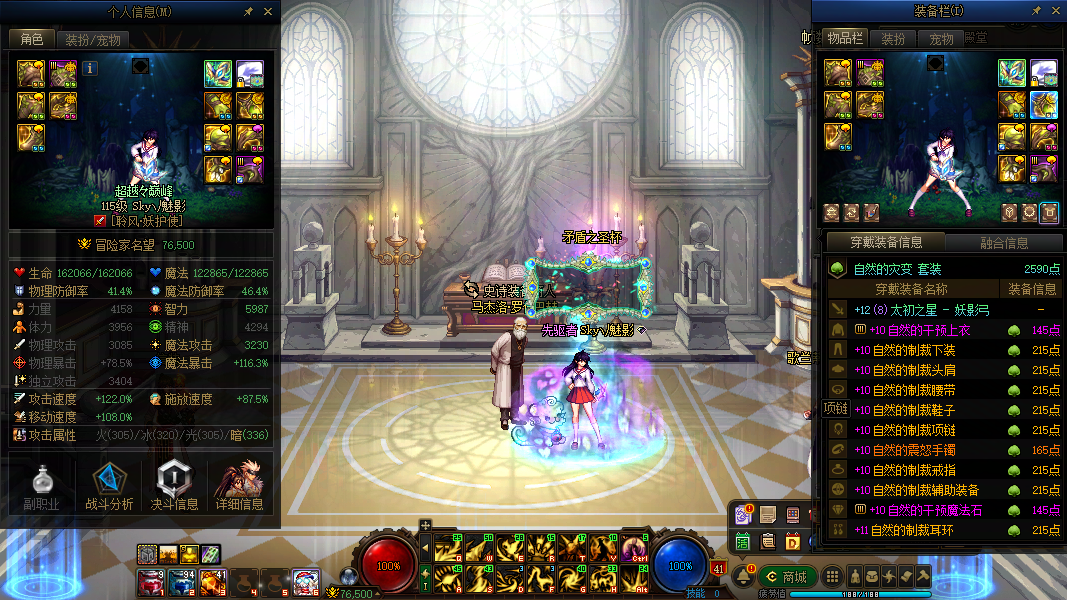This screenshot has width=1067, height=600.
Task: Open 详细信息 detailed info
Action: [x=239, y=488]
